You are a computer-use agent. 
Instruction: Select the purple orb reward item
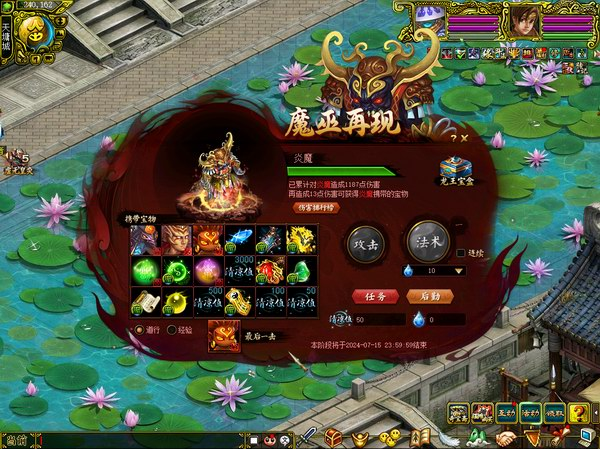tap(207, 271)
